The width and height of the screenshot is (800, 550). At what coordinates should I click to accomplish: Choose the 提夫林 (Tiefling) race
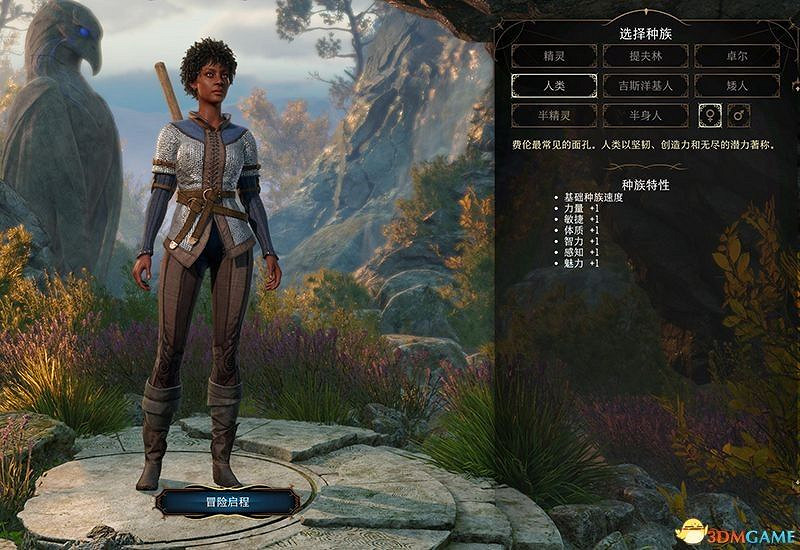[645, 56]
